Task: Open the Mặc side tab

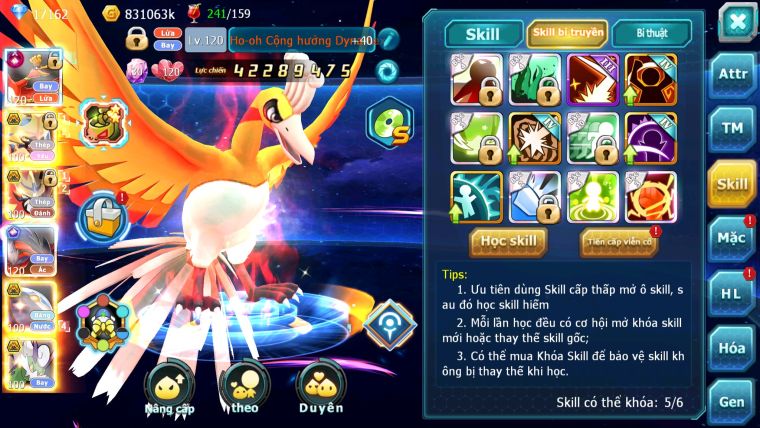Action: point(732,239)
